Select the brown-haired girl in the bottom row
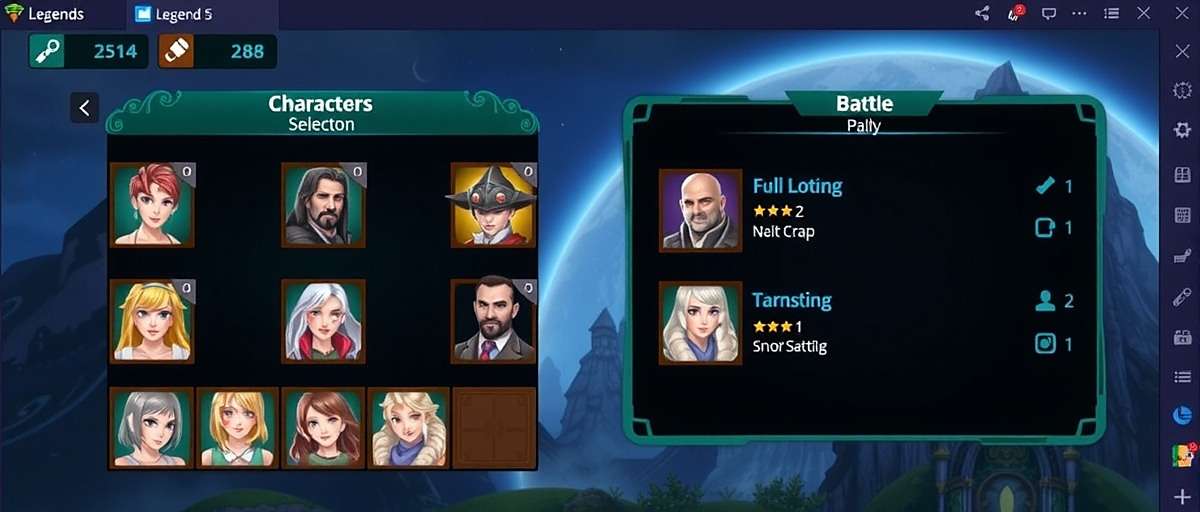The height and width of the screenshot is (512, 1200). 323,428
